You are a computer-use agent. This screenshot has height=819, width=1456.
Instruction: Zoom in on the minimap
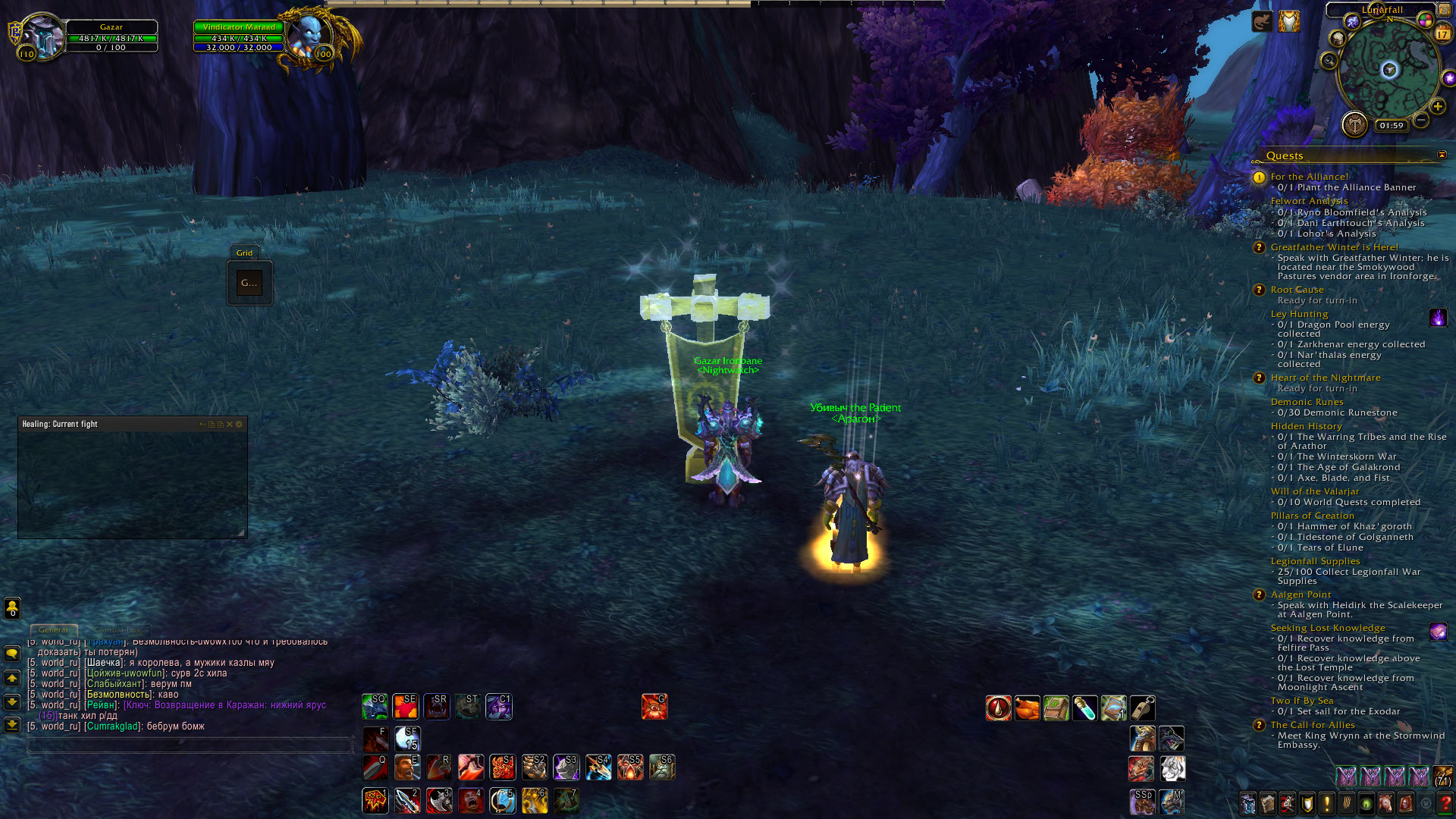[x=1437, y=107]
